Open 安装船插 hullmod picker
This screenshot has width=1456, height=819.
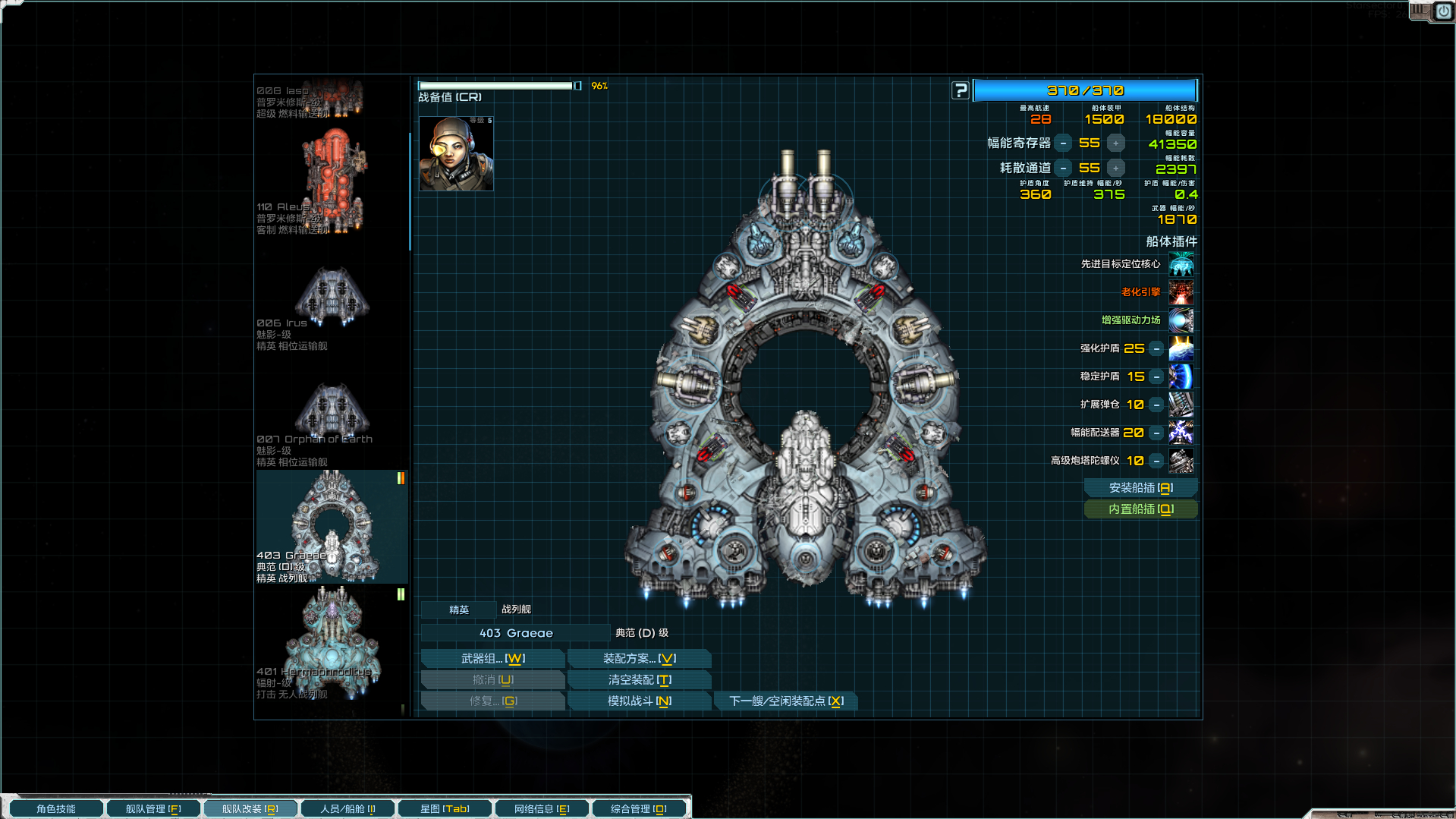tap(1140, 488)
